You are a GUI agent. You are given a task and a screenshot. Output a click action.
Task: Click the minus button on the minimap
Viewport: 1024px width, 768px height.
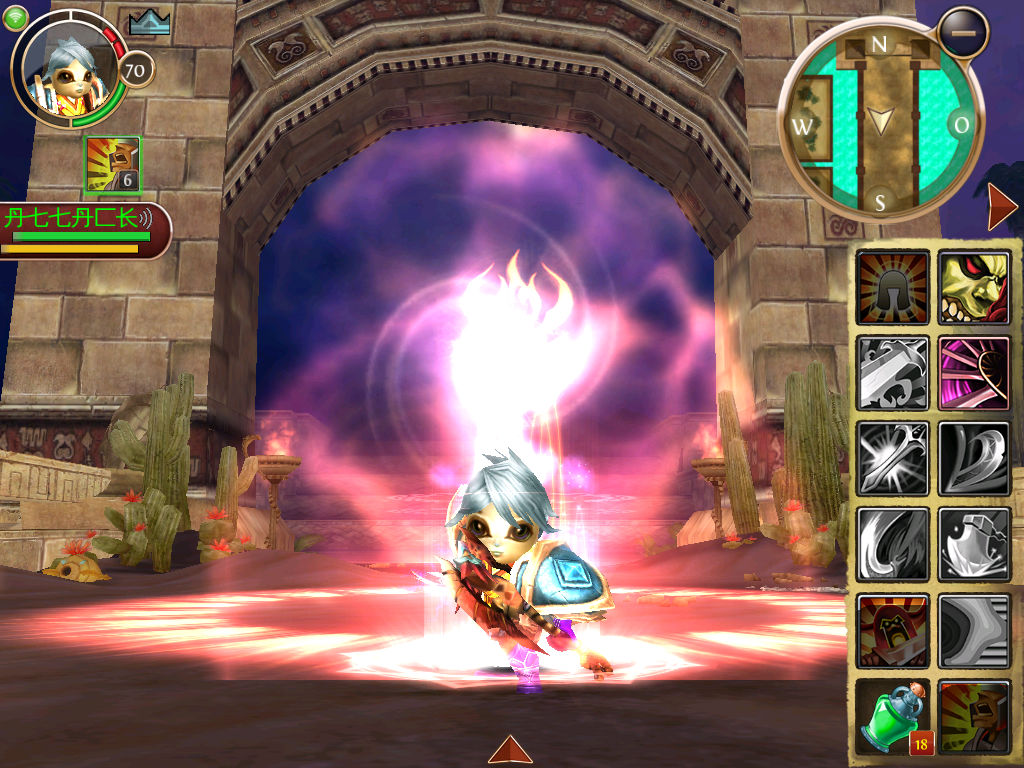(964, 32)
